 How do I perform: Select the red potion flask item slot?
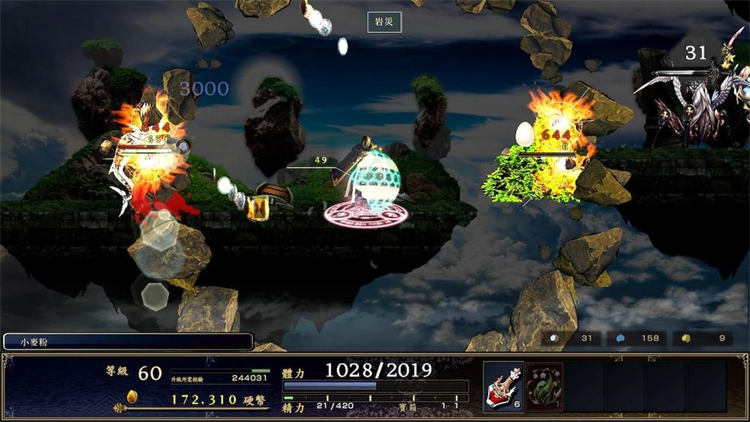point(504,387)
